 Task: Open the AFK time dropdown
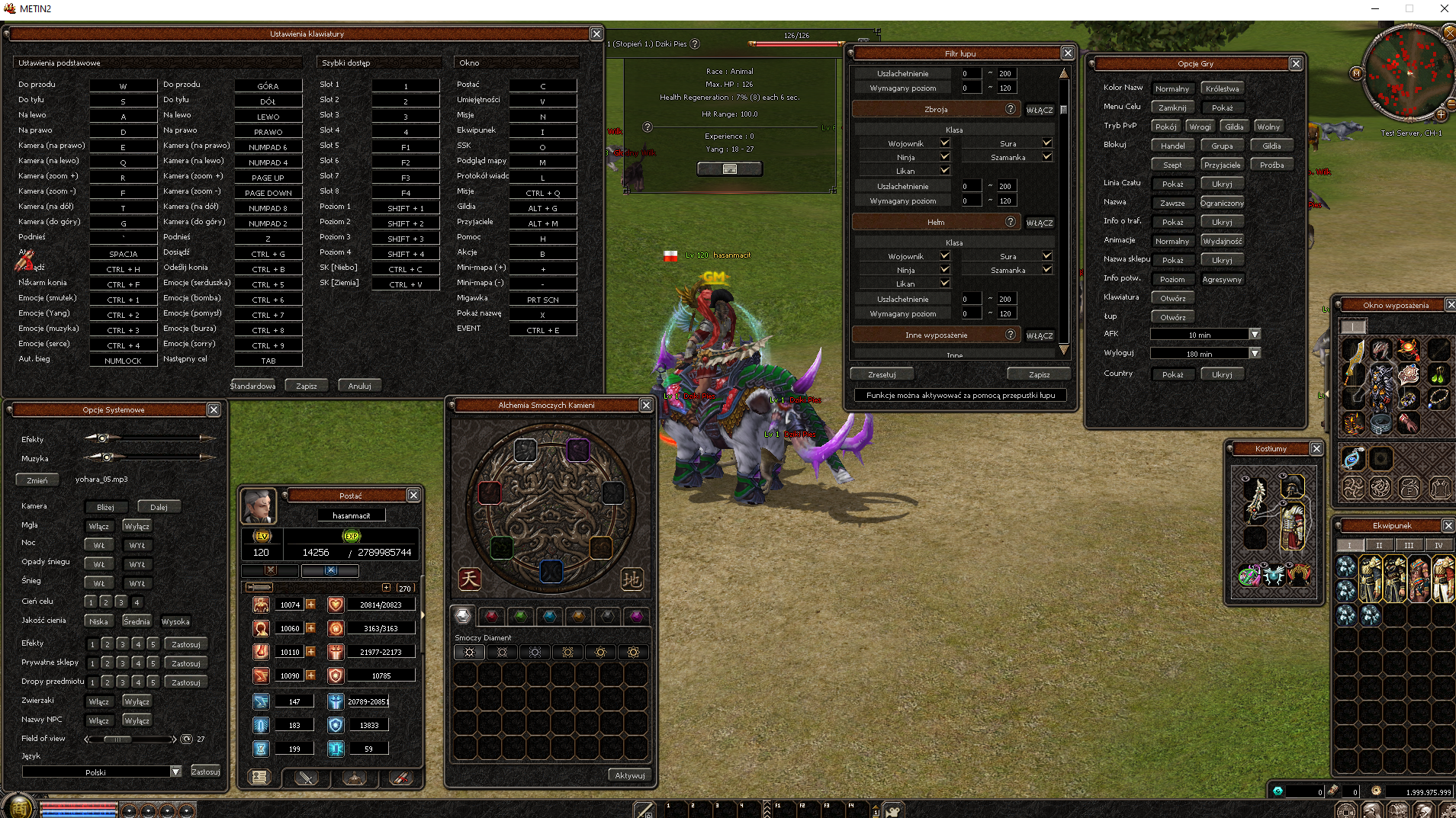click(1255, 335)
